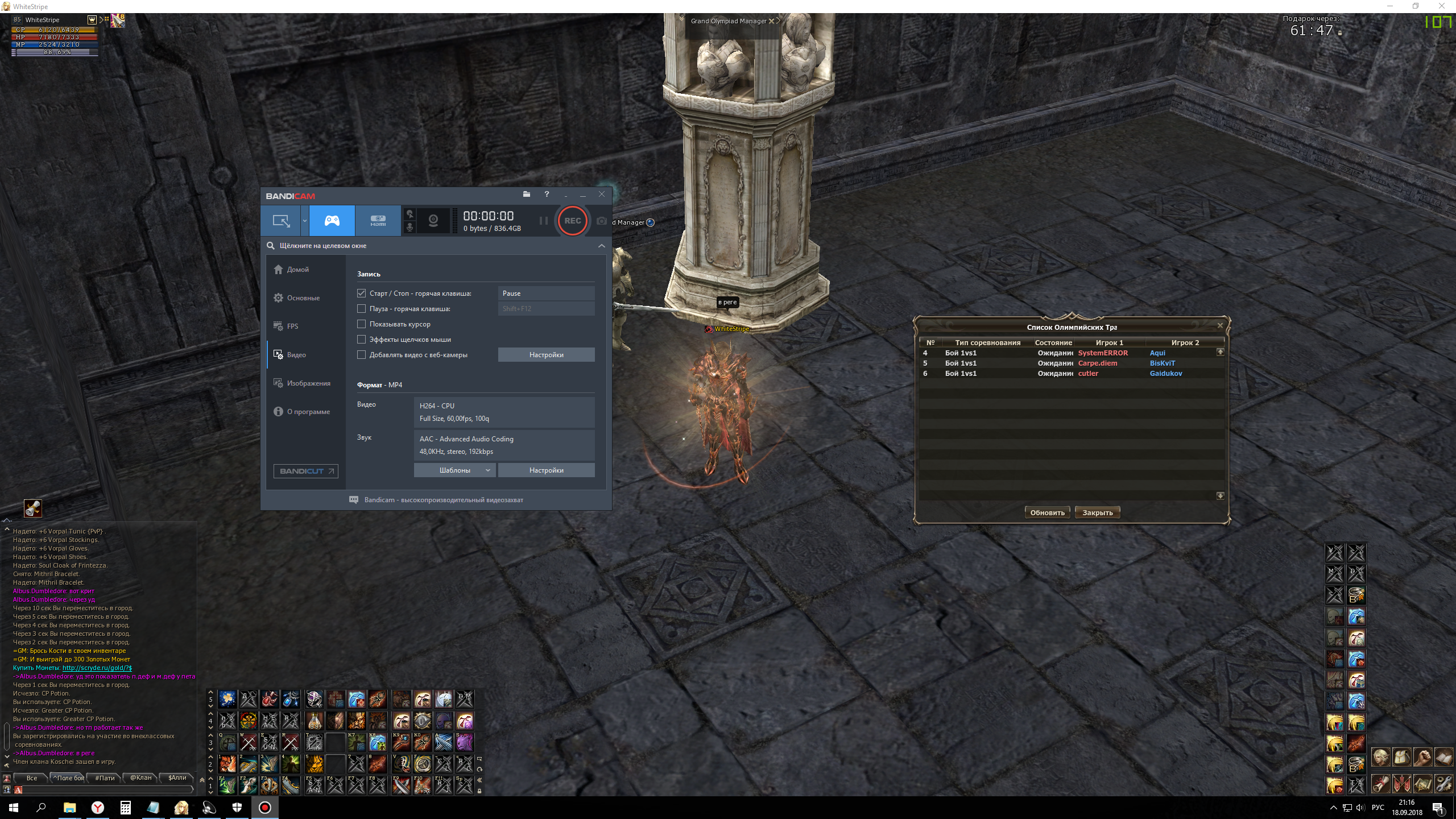Open Bandicam Домой section
The width and height of the screenshot is (1456, 819).
pos(297,270)
